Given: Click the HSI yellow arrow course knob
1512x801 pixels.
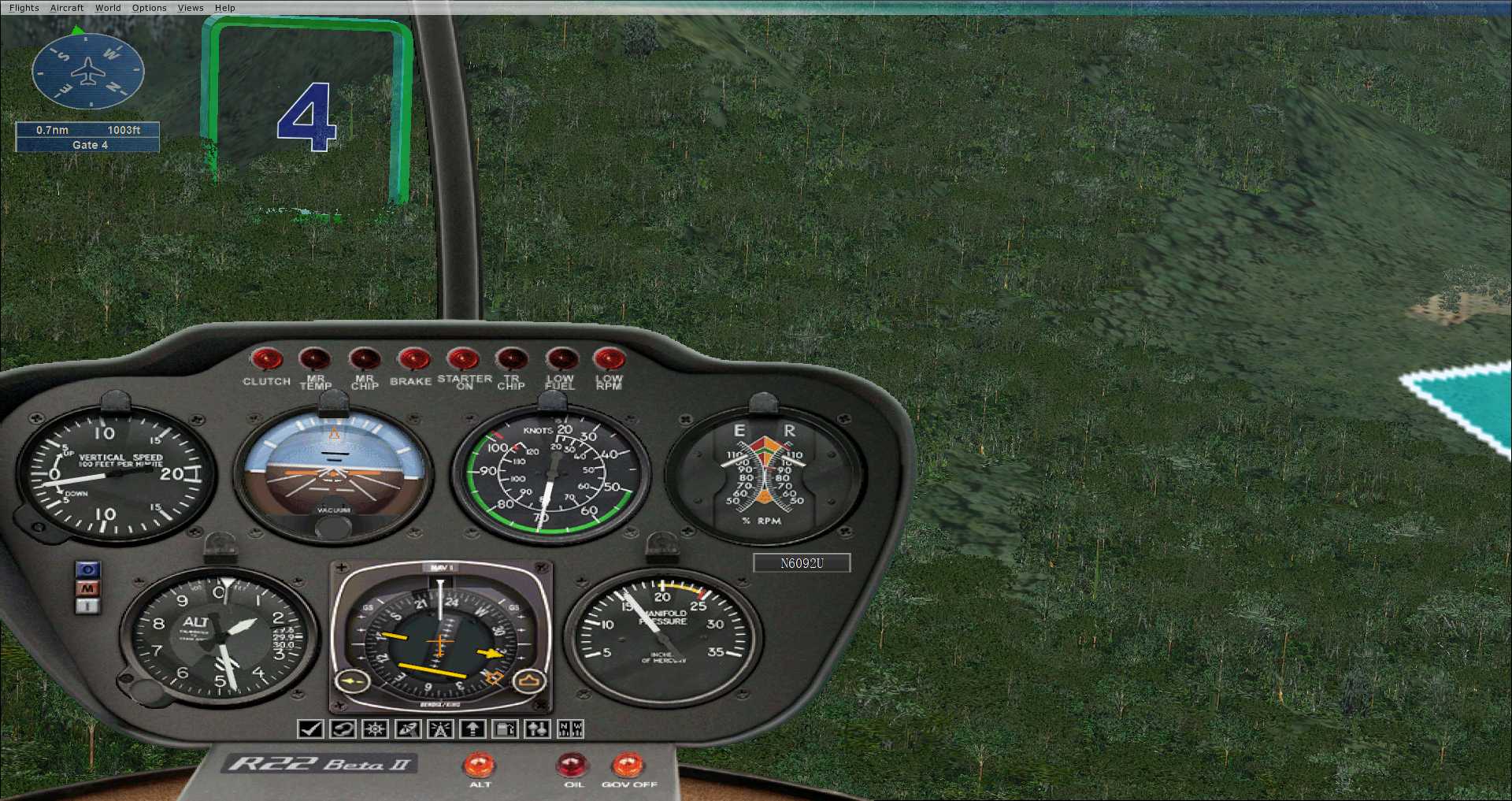Looking at the screenshot, I should point(352,681).
